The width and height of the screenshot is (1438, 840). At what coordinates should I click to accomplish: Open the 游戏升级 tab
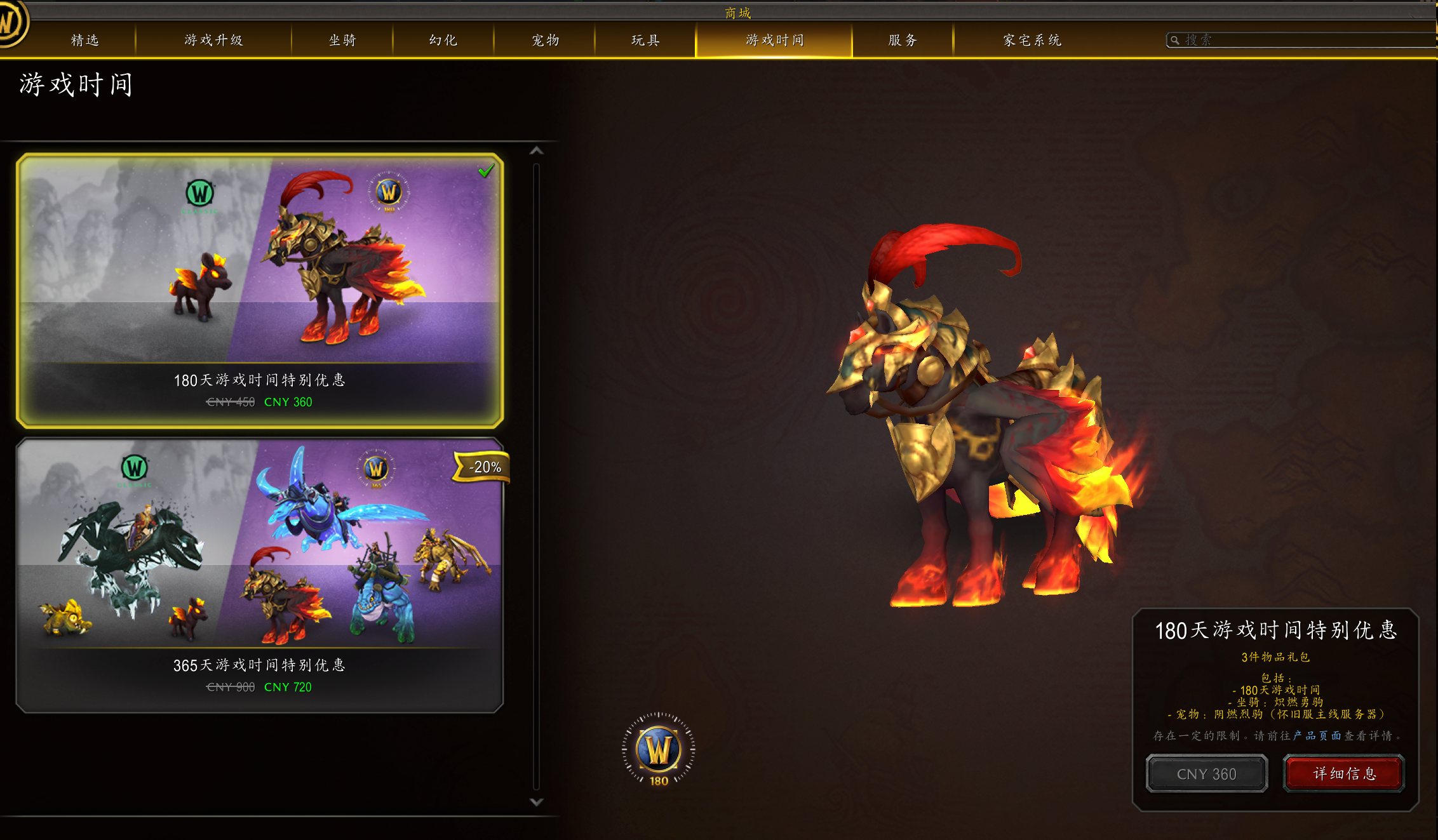point(213,40)
